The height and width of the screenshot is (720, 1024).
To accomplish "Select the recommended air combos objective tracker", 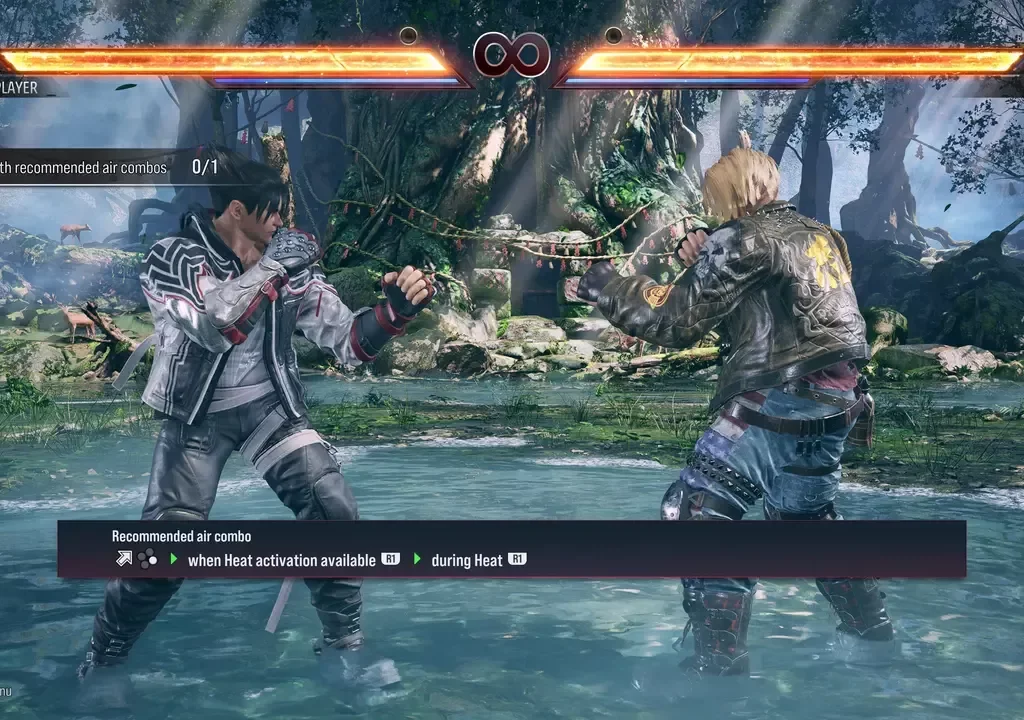I will tap(108, 167).
